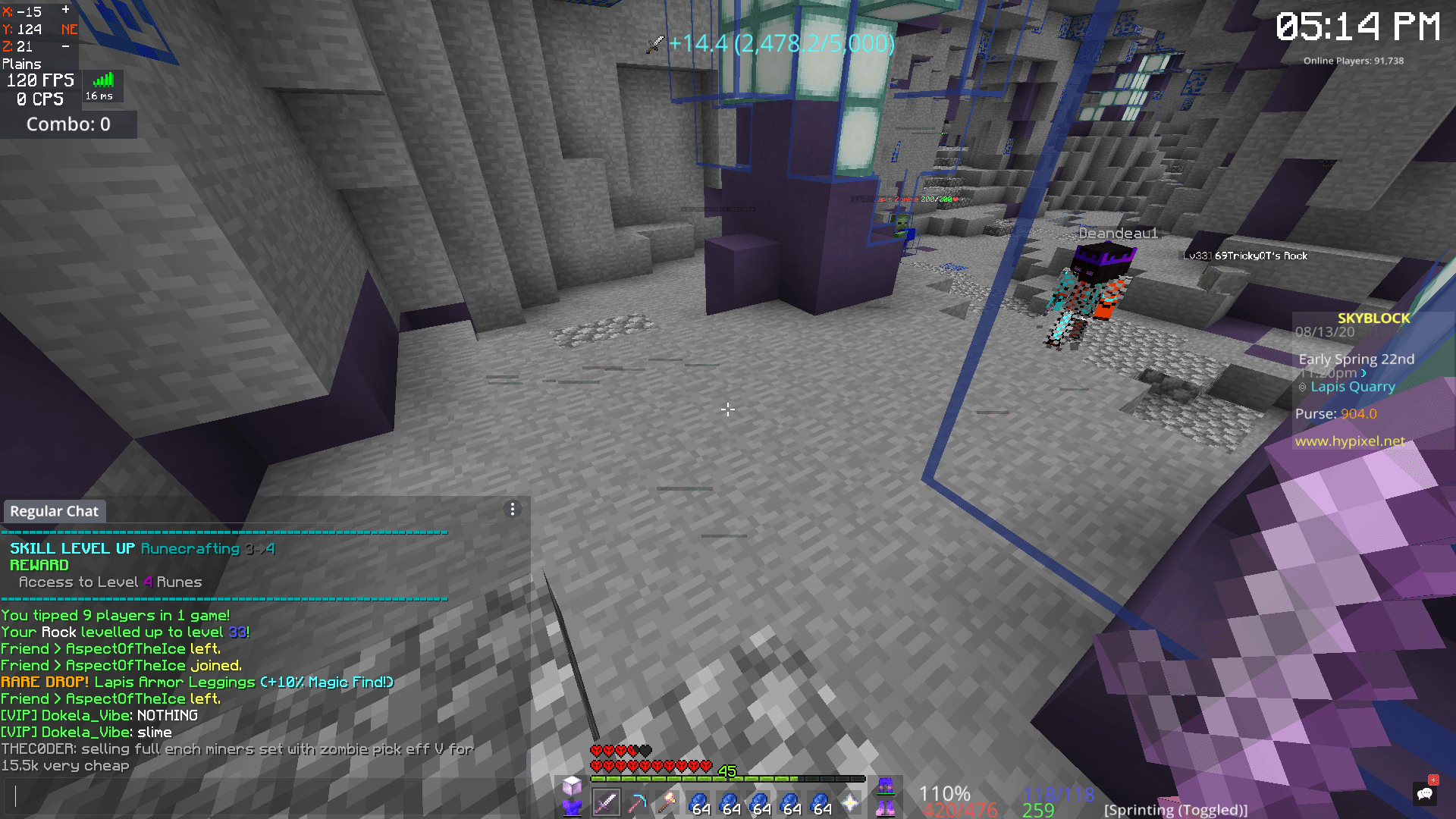This screenshot has width=1456, height=819.
Task: Switch to the Regular Chat tab
Action: pos(54,511)
